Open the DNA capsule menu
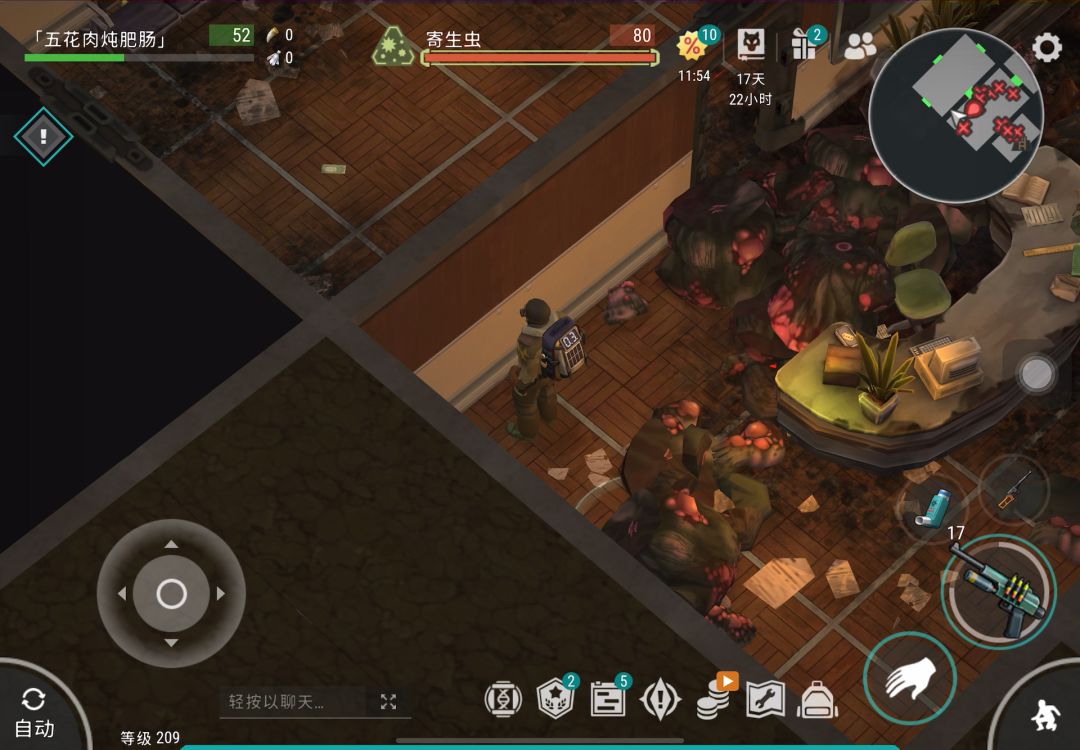 tap(503, 699)
